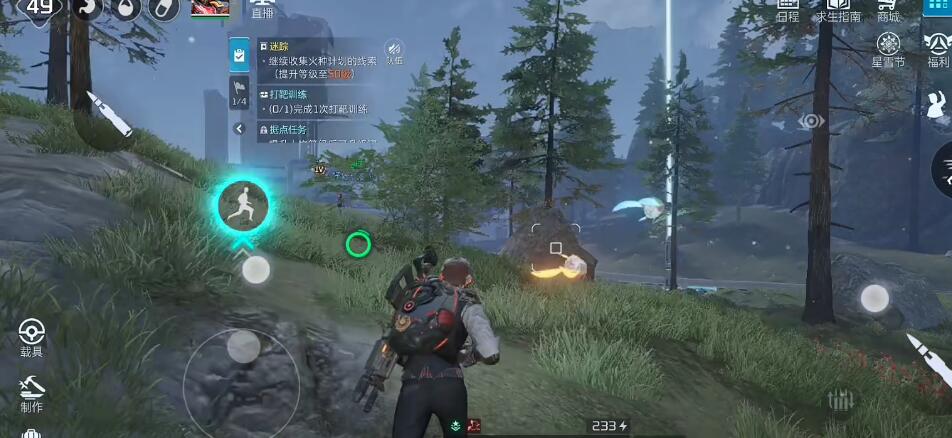Tap the waving character emote icon
This screenshot has width=952, height=438.
point(938,101)
